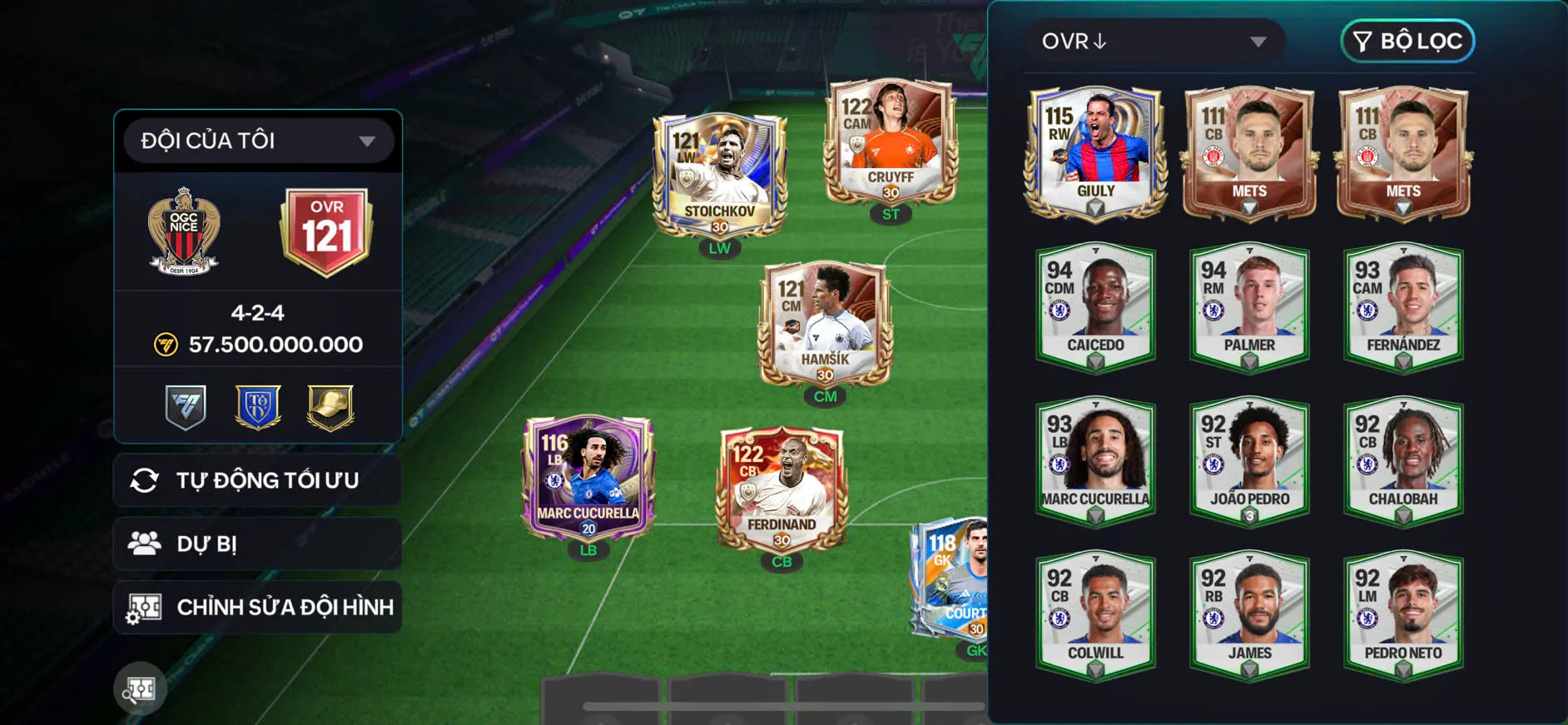
Task: Pick the Palmer 94 RM card
Action: pos(1249,306)
